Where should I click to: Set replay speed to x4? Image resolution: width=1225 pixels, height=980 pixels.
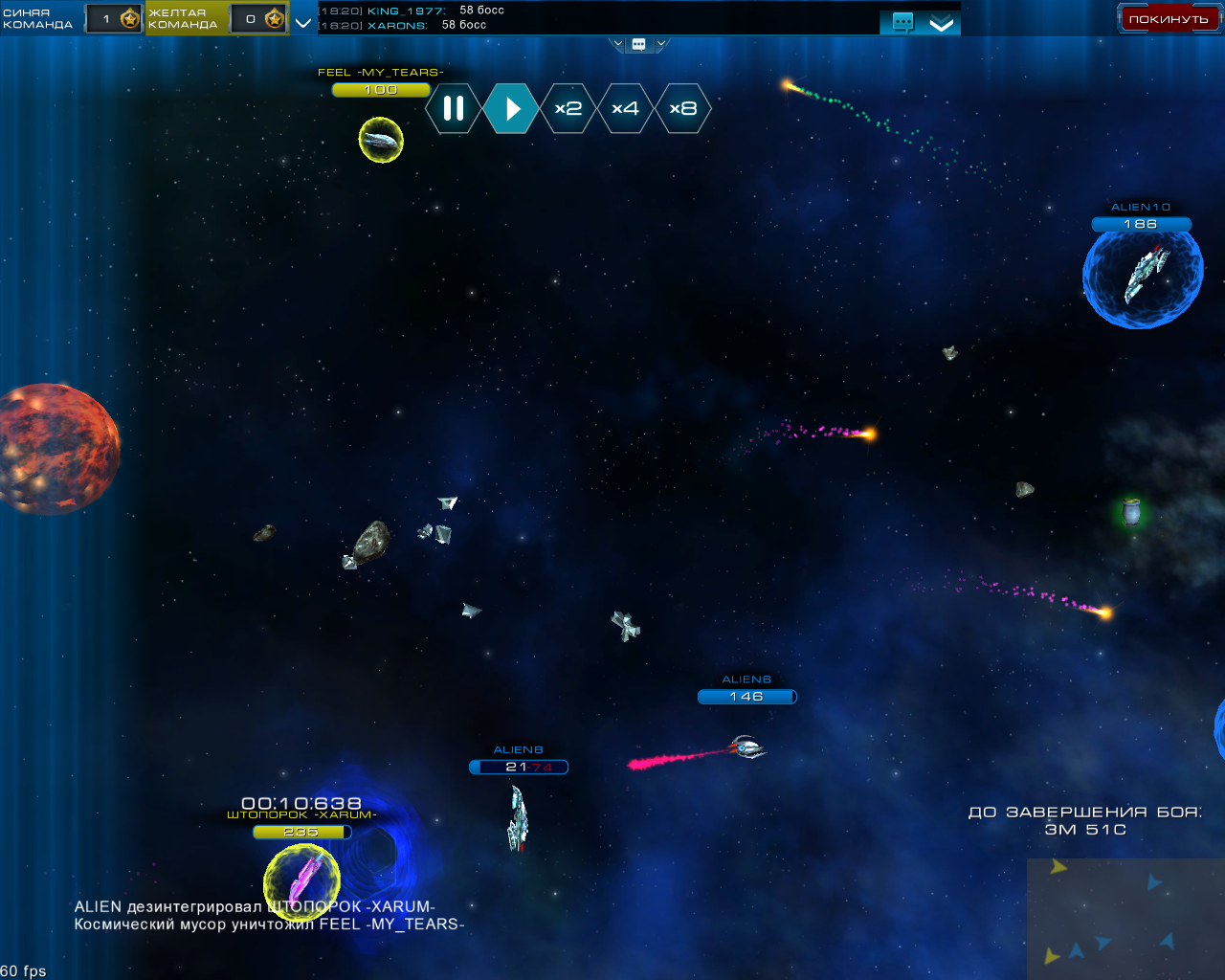tap(625, 108)
